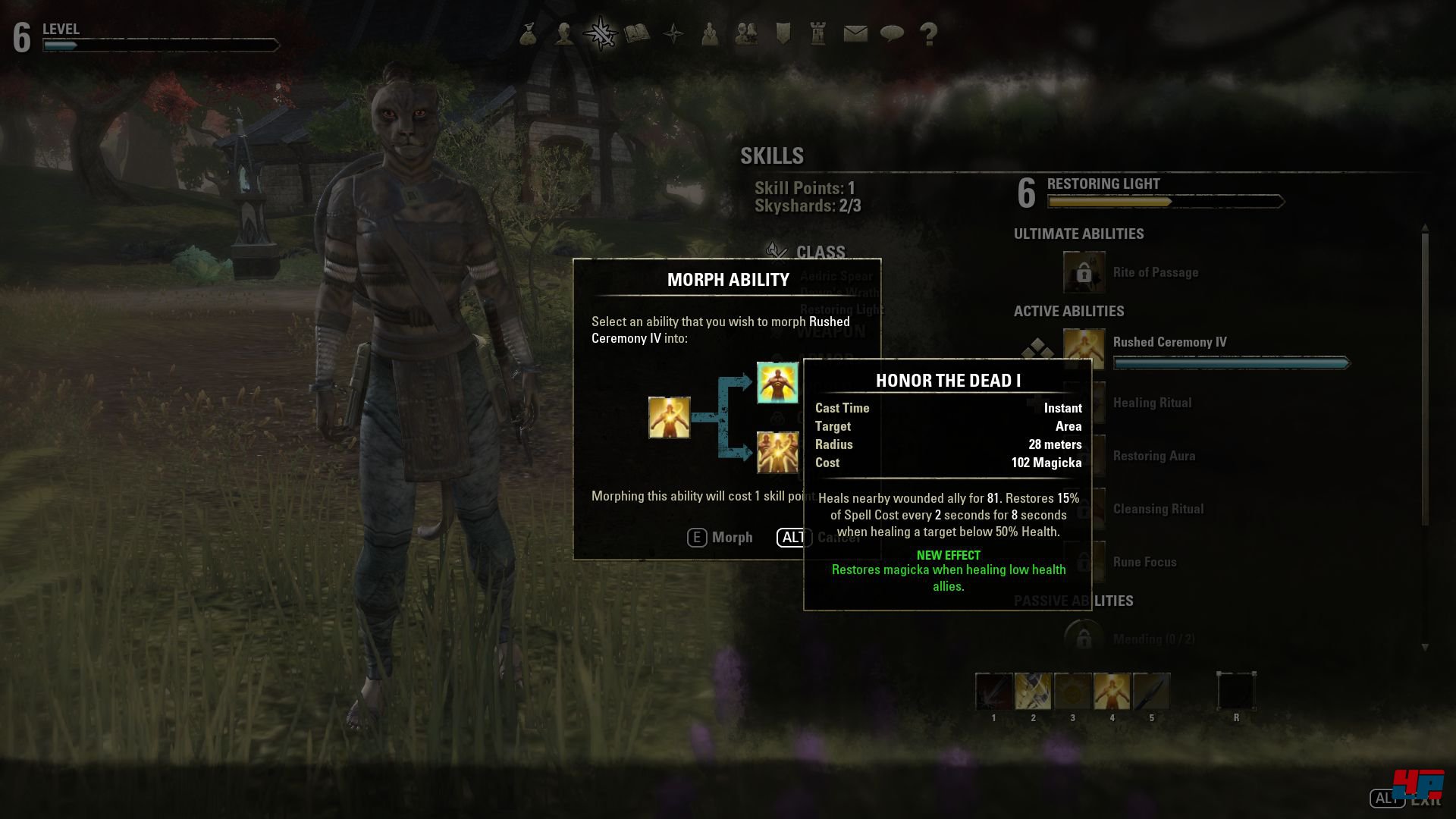Viewport: 1456px width, 819px height.
Task: Open the speech bubble notifications icon
Action: coord(892,33)
